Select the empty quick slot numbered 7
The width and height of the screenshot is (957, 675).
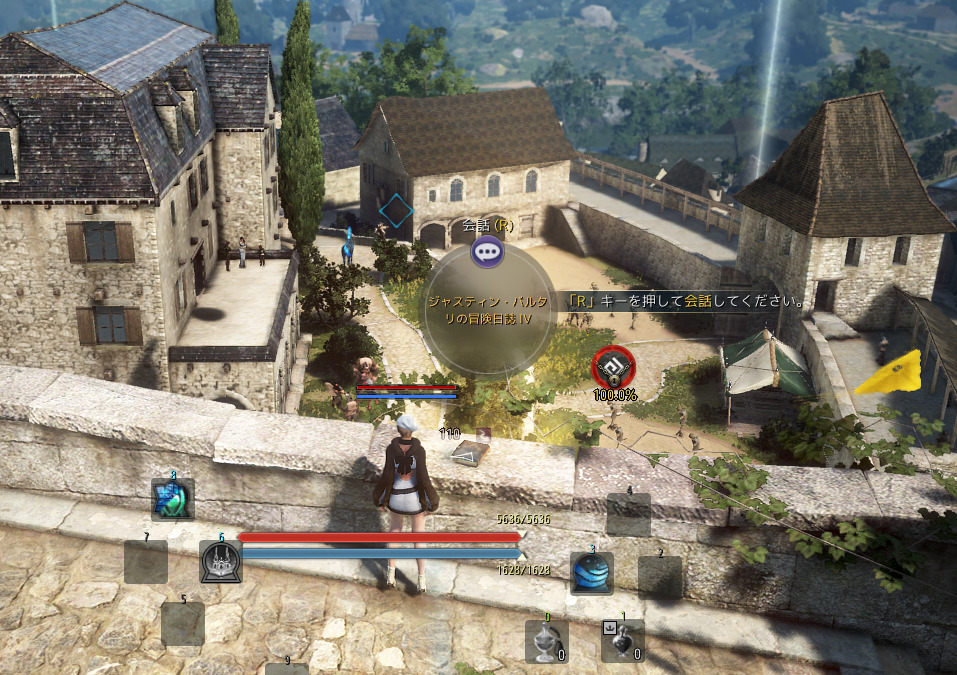coord(146,562)
